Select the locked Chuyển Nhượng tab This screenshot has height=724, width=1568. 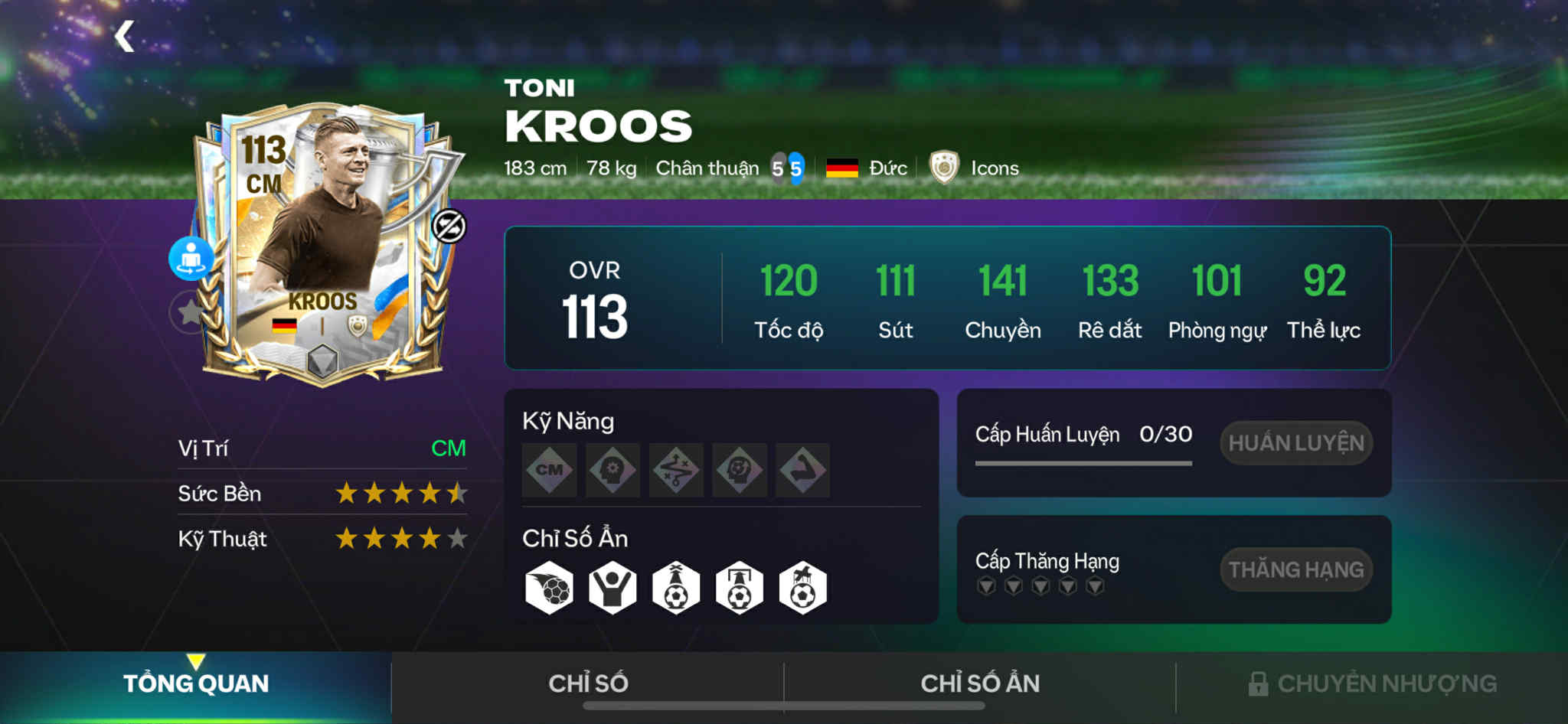tap(1372, 683)
